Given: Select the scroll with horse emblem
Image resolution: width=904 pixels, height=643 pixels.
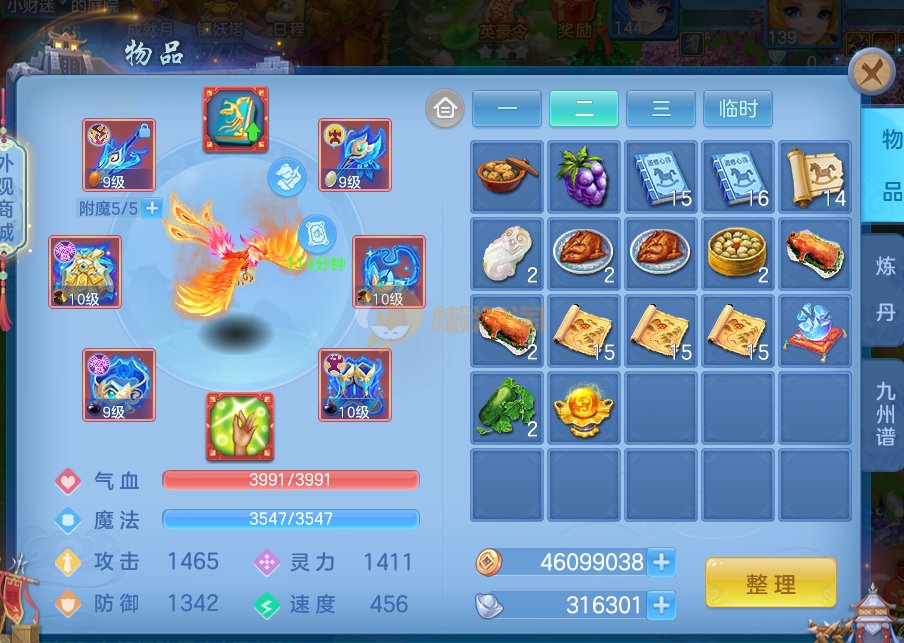Looking at the screenshot, I should [x=815, y=177].
